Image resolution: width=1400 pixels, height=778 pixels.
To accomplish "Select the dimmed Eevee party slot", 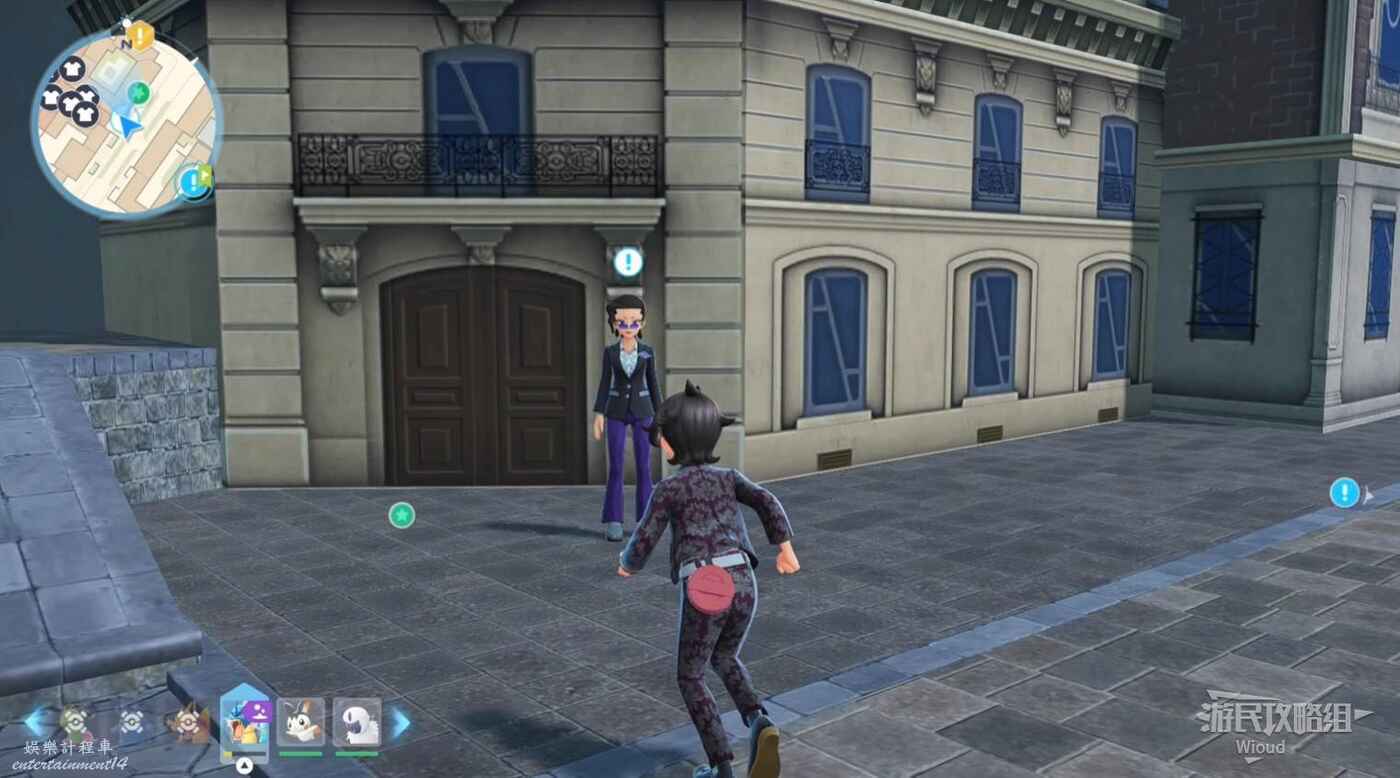I will point(187,722).
